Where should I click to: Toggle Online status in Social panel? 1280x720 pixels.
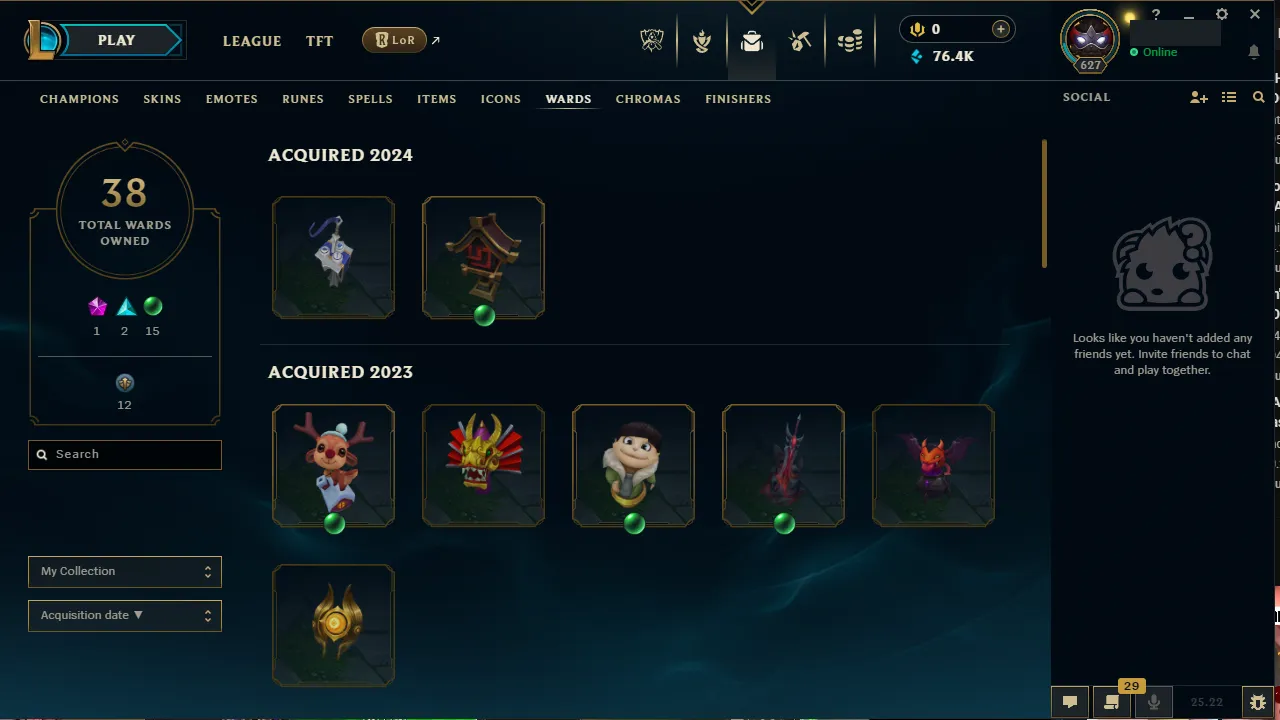[x=1154, y=51]
